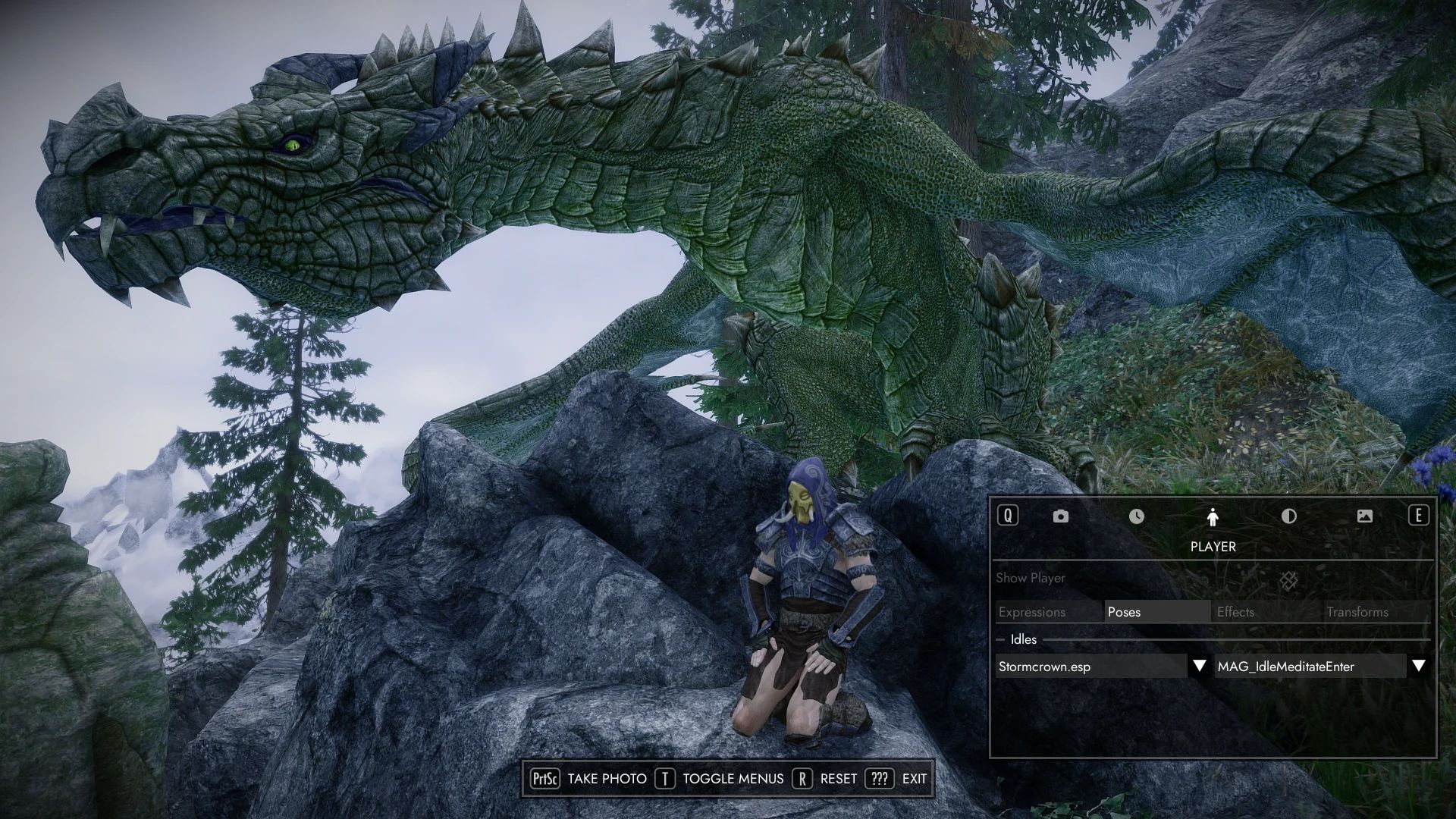This screenshot has width=1456, height=819.
Task: Switch to the picture overlays tab
Action: click(1364, 516)
